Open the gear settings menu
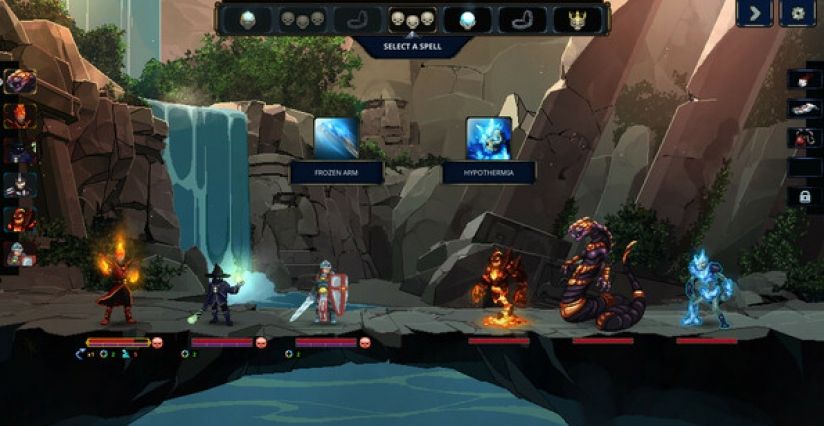Viewport: 824px width, 426px height. pos(797,13)
